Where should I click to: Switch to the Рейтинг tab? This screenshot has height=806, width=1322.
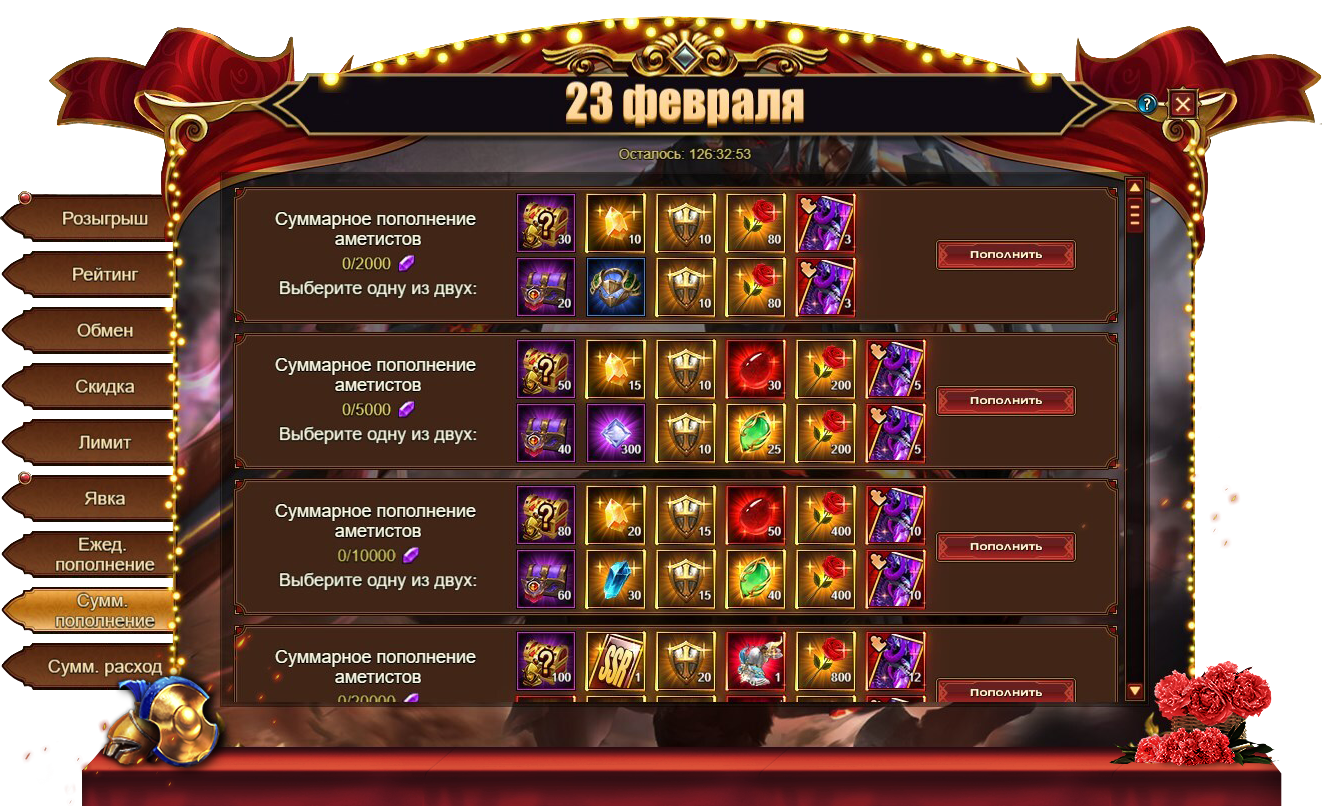coord(104,274)
